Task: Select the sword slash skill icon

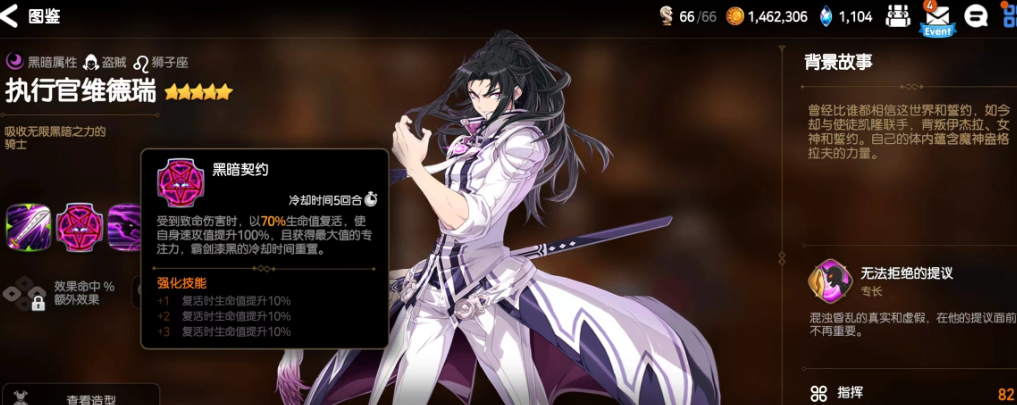Action: pyautogui.click(x=28, y=226)
